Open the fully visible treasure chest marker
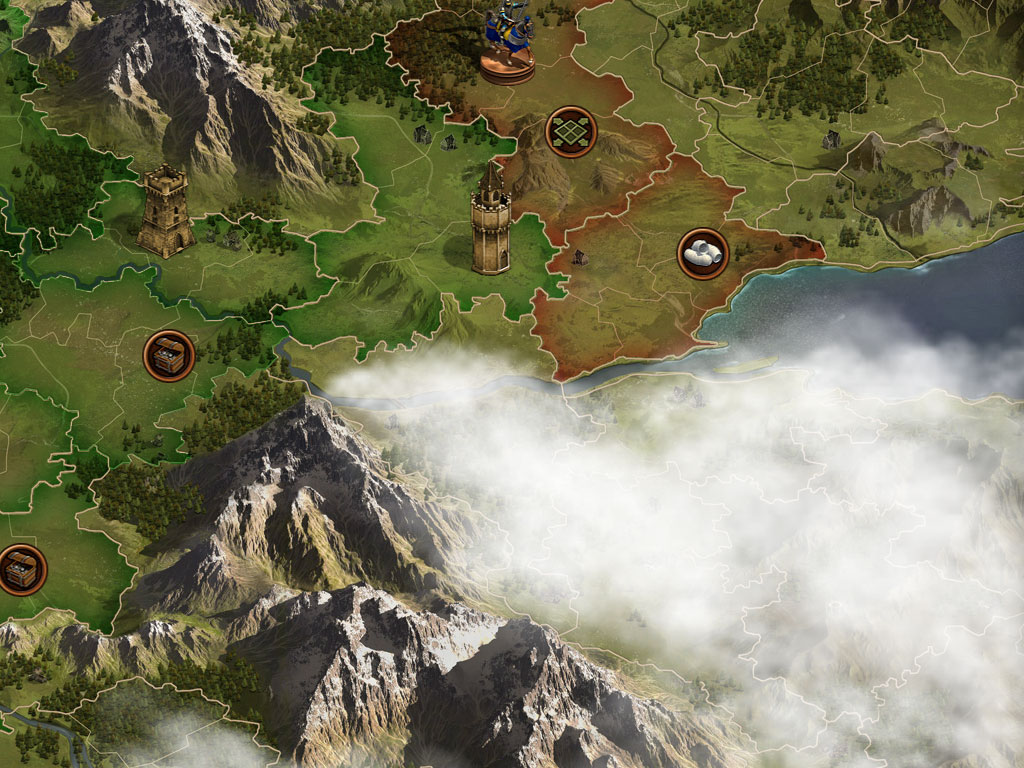 tap(169, 355)
